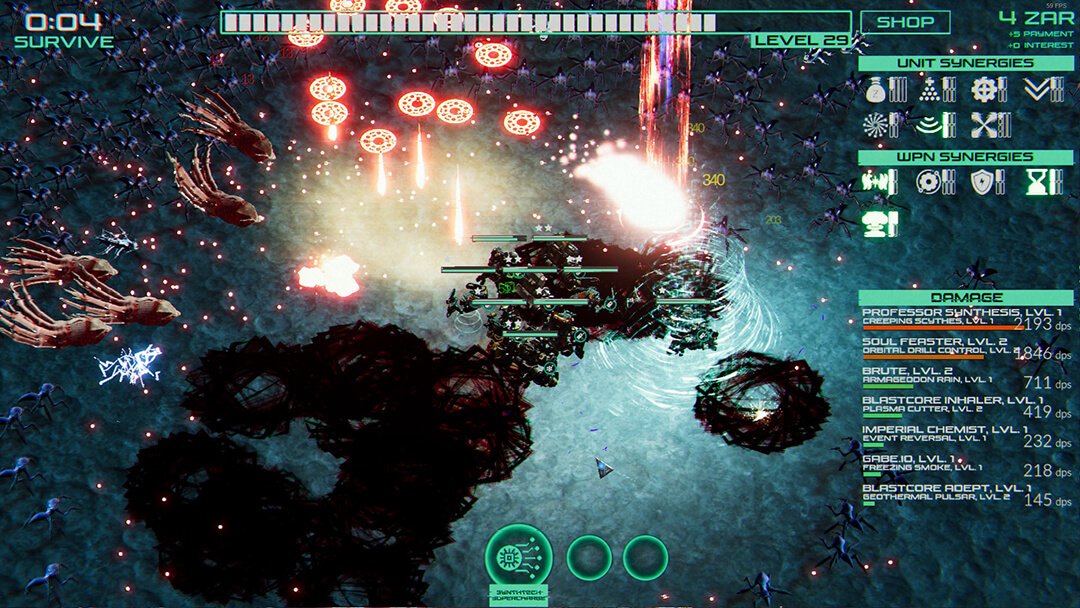Screen dimensions: 1080x608
Task: Select the mushroom cloud weapon synergy icon
Action: coord(876,222)
